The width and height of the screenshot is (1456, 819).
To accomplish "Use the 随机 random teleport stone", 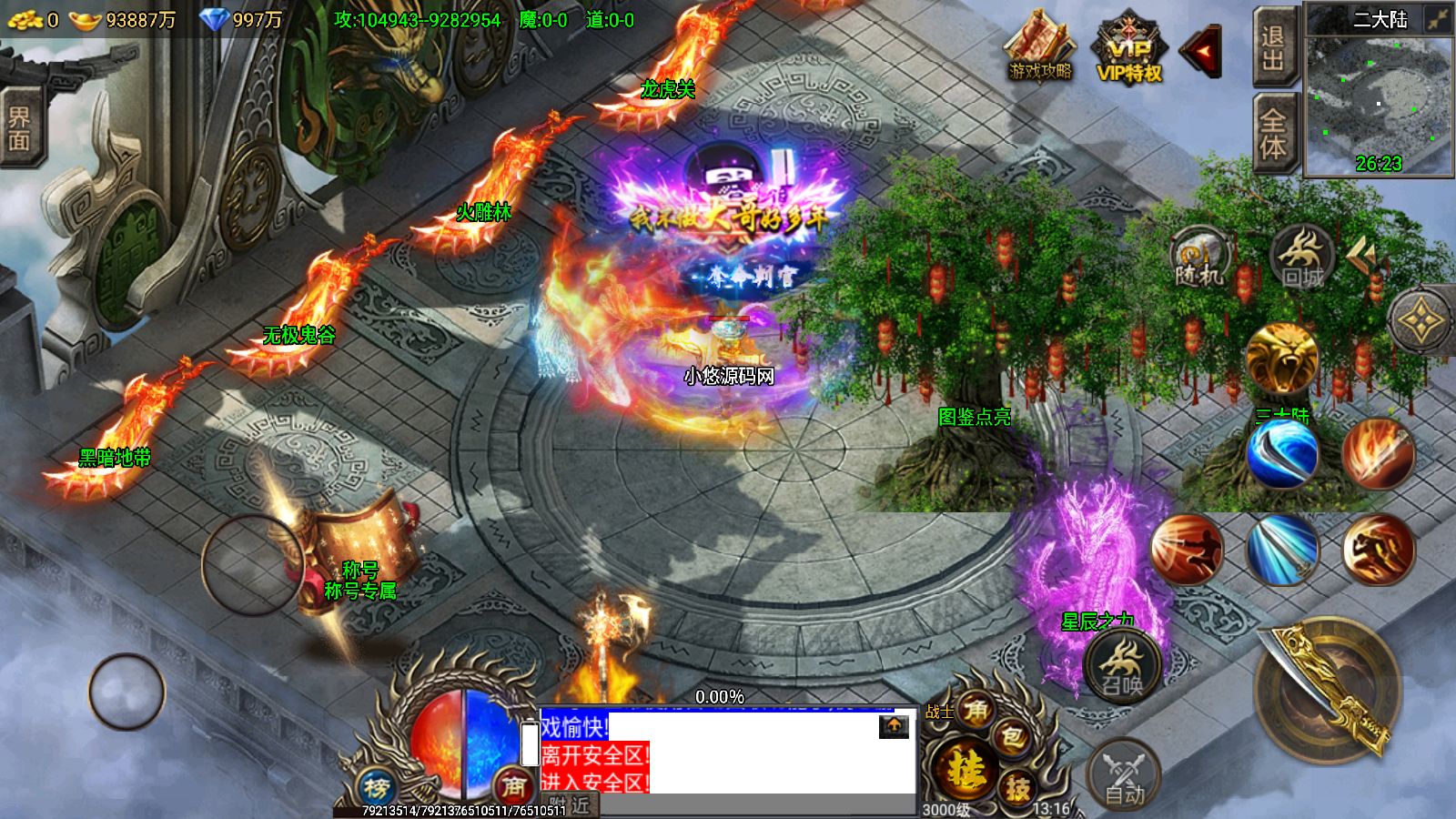I will (1200, 258).
